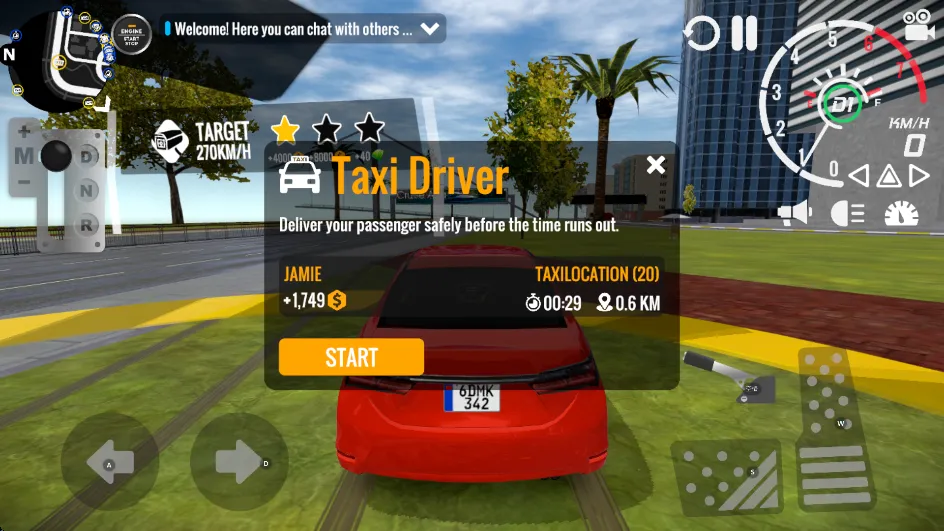Viewport: 944px width, 531px height.
Task: Reset the car with the circular arrow
Action: (x=701, y=34)
